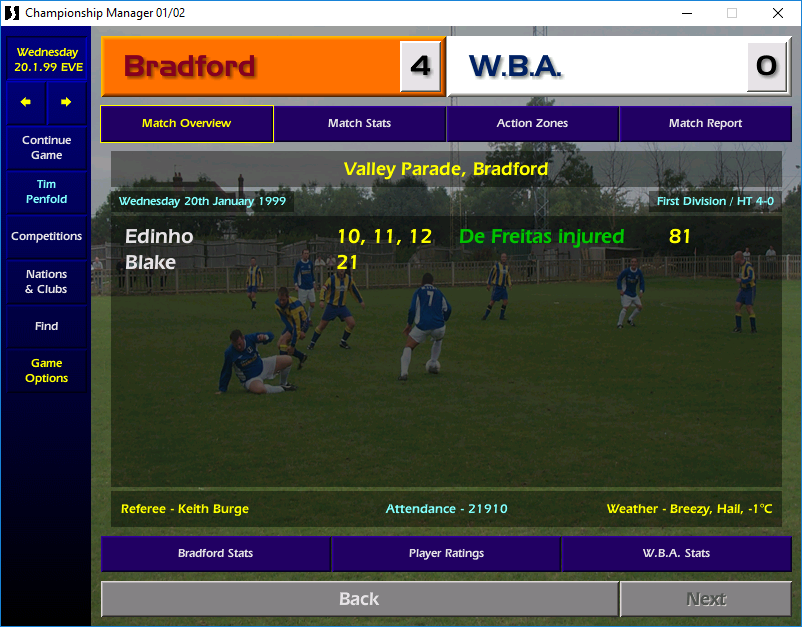
Task: Minimize the game window
Action: (x=686, y=13)
